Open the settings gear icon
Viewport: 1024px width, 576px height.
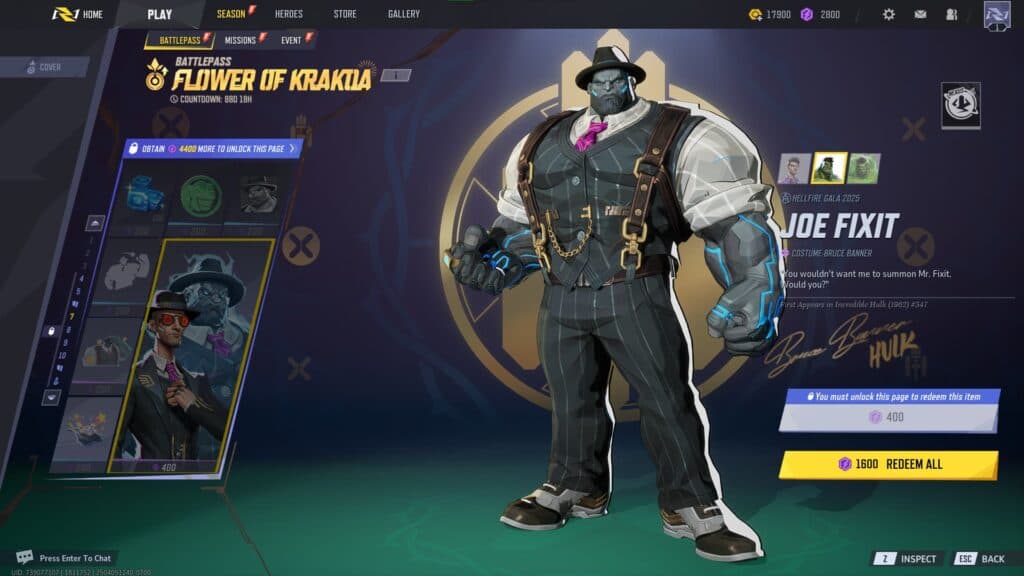point(888,14)
